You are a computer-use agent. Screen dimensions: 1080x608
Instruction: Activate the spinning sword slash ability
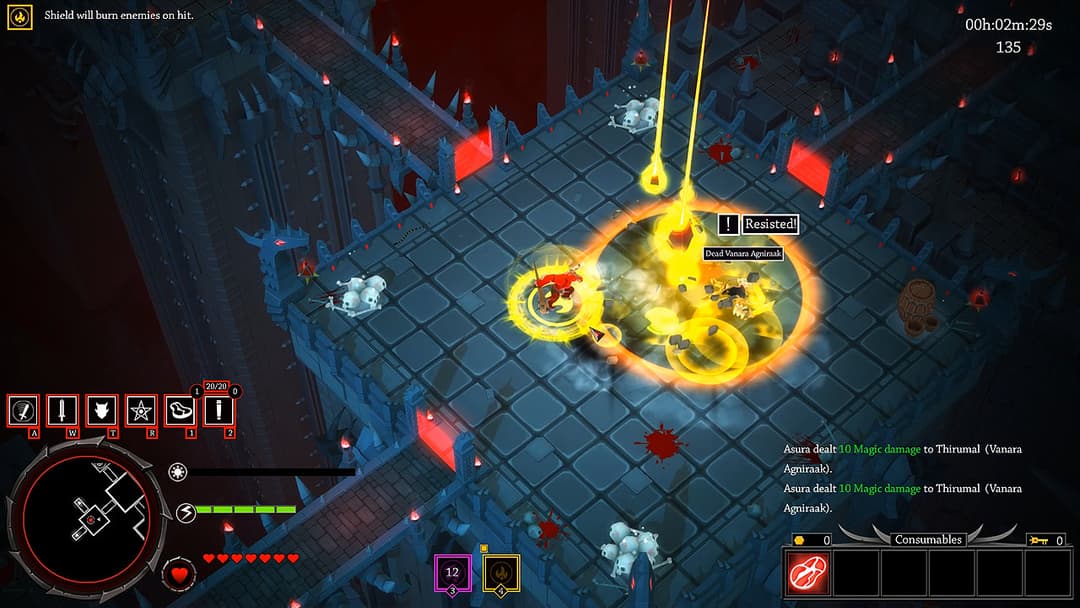tap(23, 410)
